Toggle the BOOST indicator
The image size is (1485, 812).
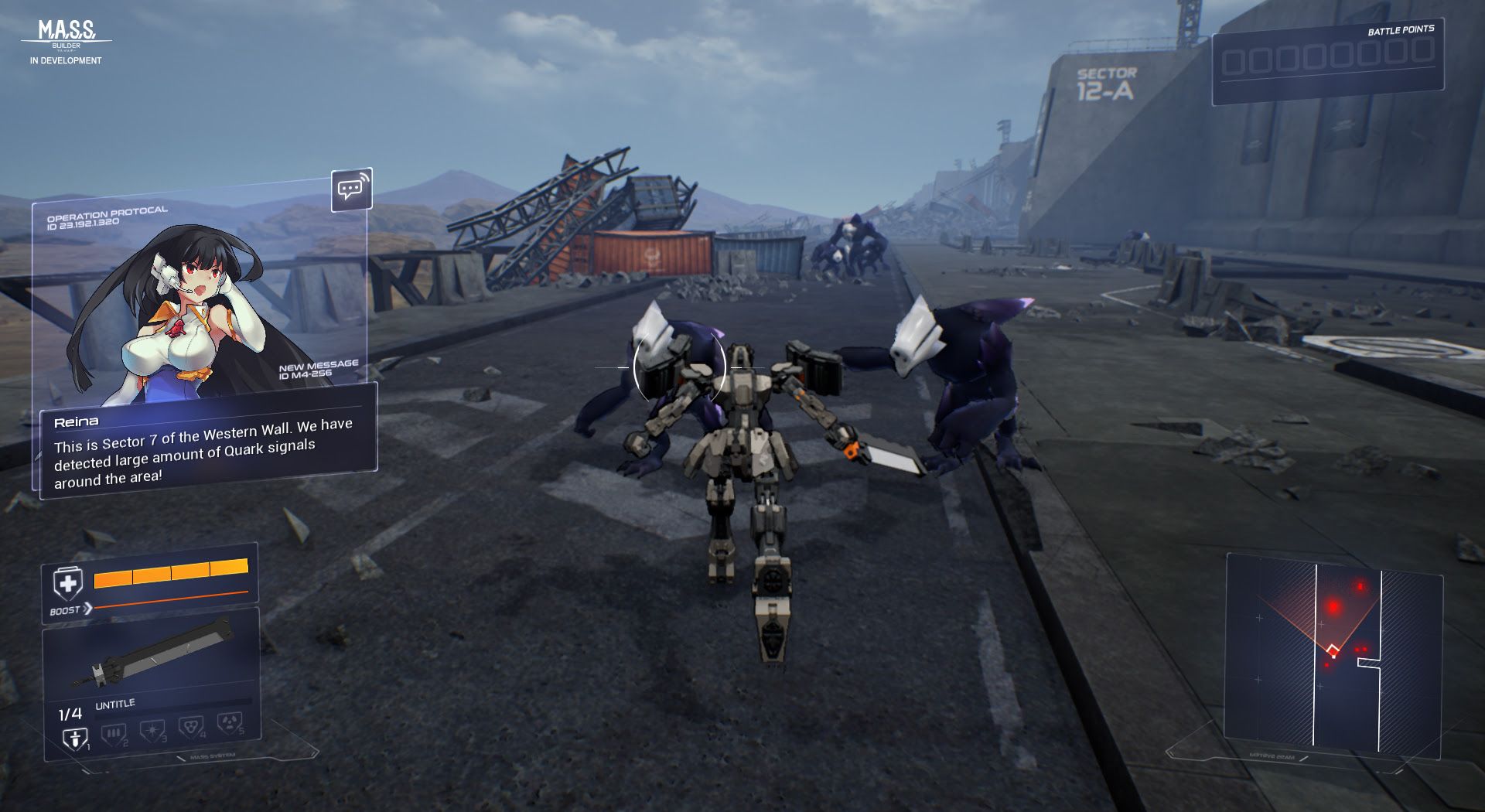click(x=66, y=610)
